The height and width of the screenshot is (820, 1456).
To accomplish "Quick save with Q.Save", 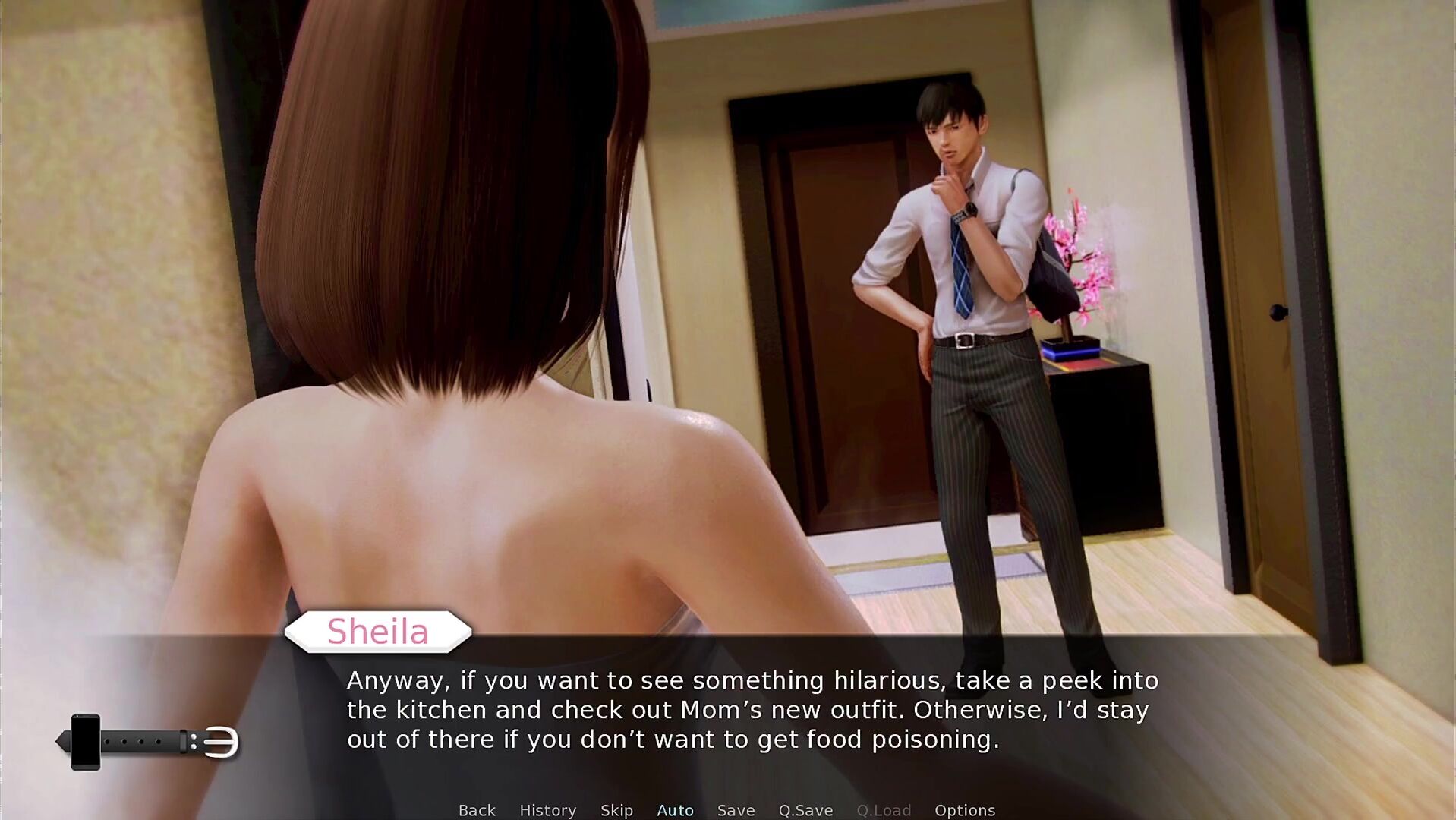I will (805, 810).
